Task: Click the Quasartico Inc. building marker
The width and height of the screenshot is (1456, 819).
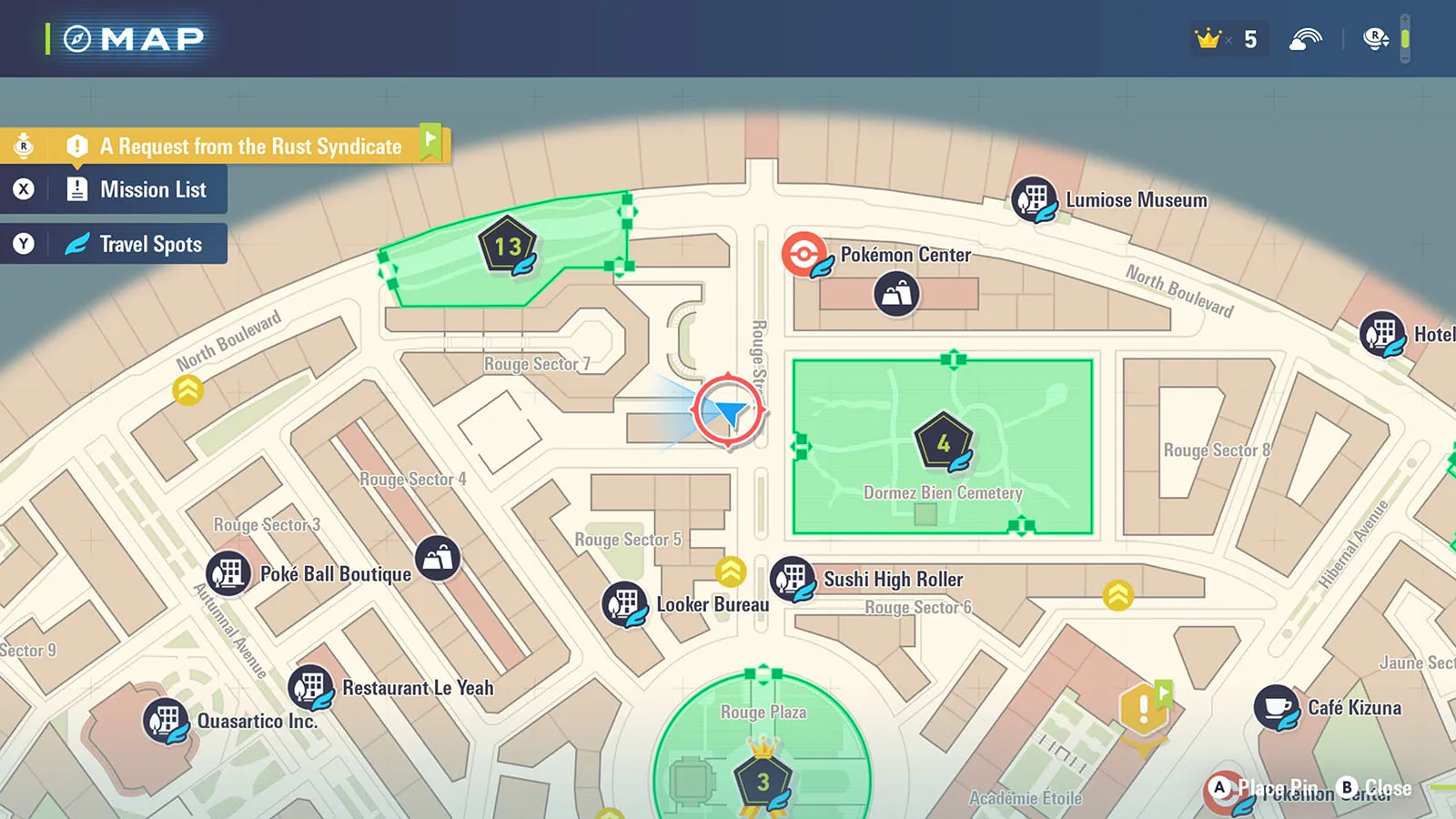Action: pyautogui.click(x=166, y=721)
